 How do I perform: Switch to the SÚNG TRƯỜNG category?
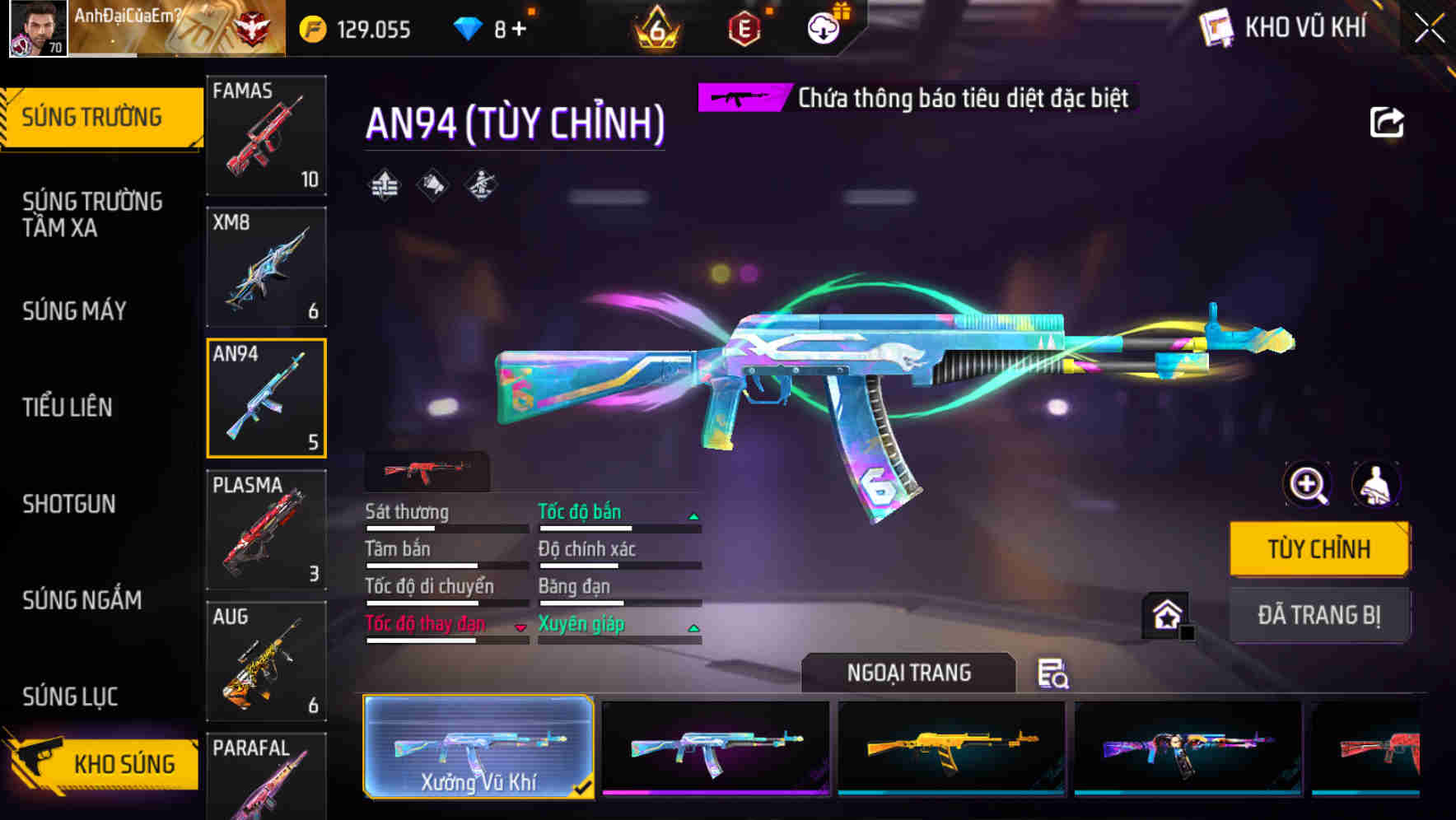[93, 116]
